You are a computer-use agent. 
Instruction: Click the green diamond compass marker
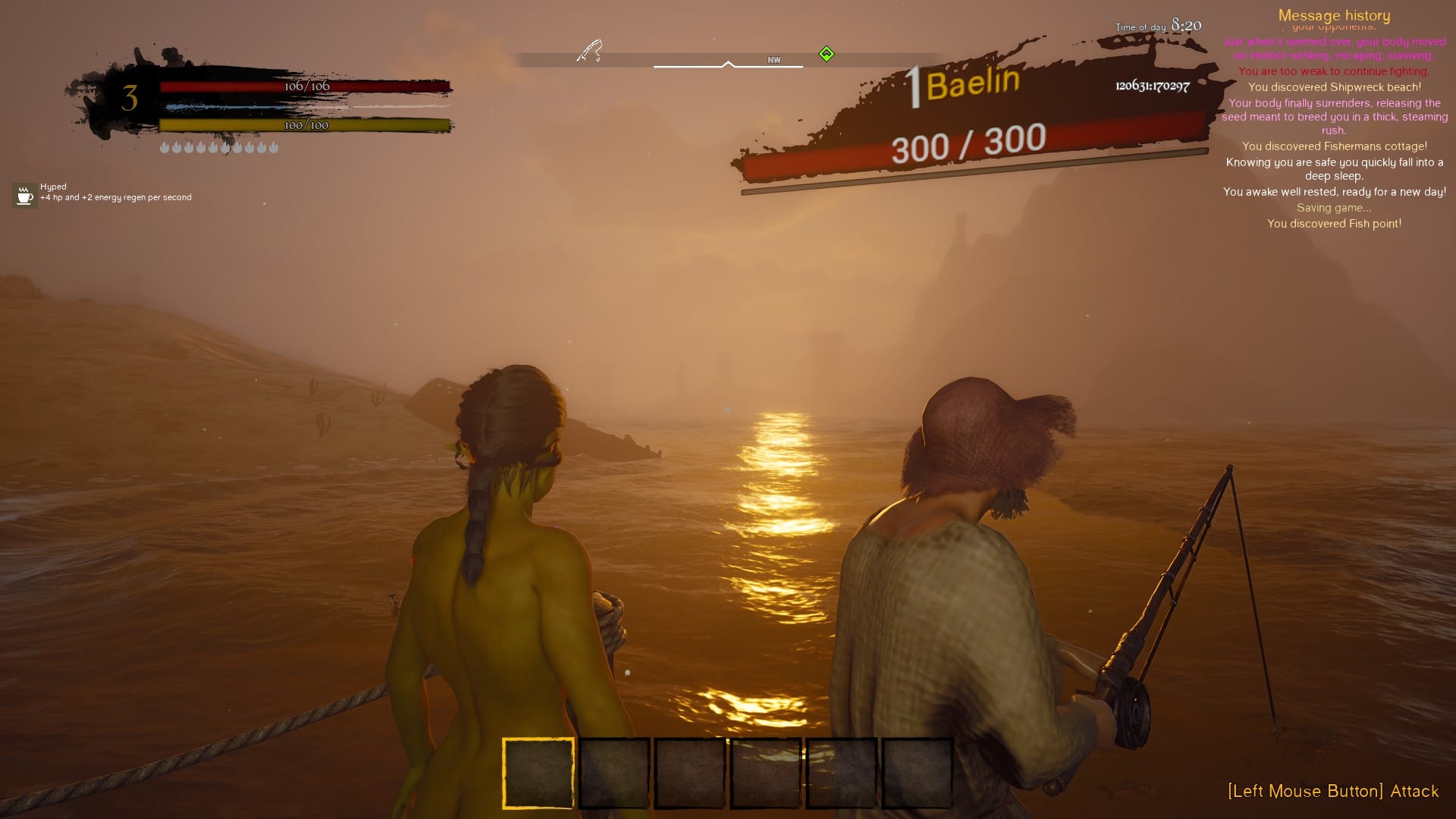(827, 54)
